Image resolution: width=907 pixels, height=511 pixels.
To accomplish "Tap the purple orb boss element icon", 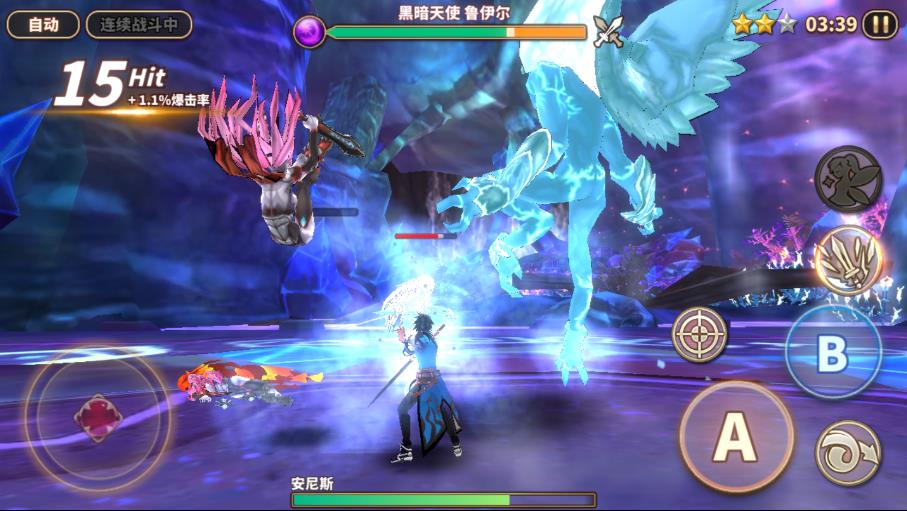I will pyautogui.click(x=309, y=32).
